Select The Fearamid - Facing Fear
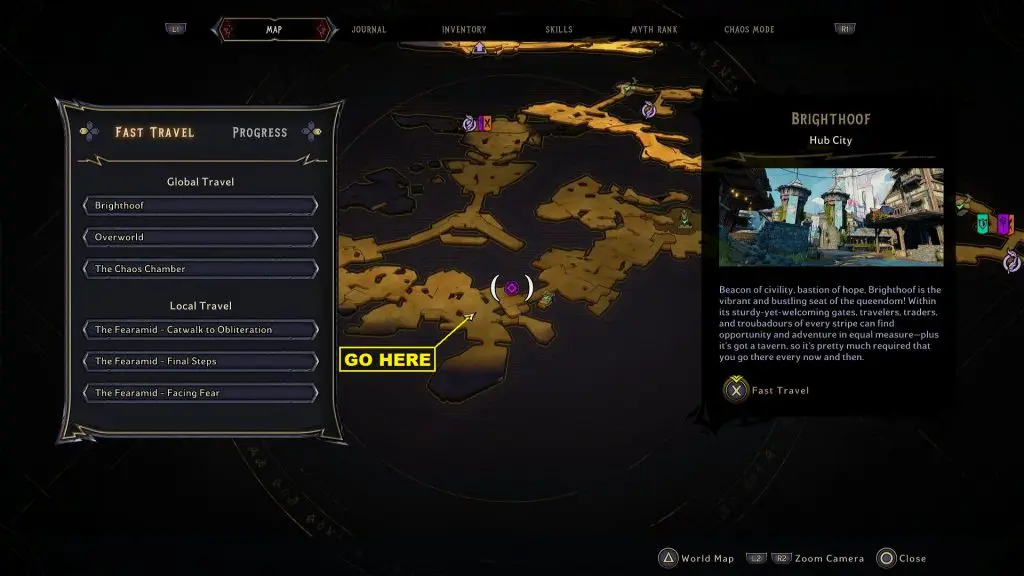The image size is (1024, 576). coord(201,393)
